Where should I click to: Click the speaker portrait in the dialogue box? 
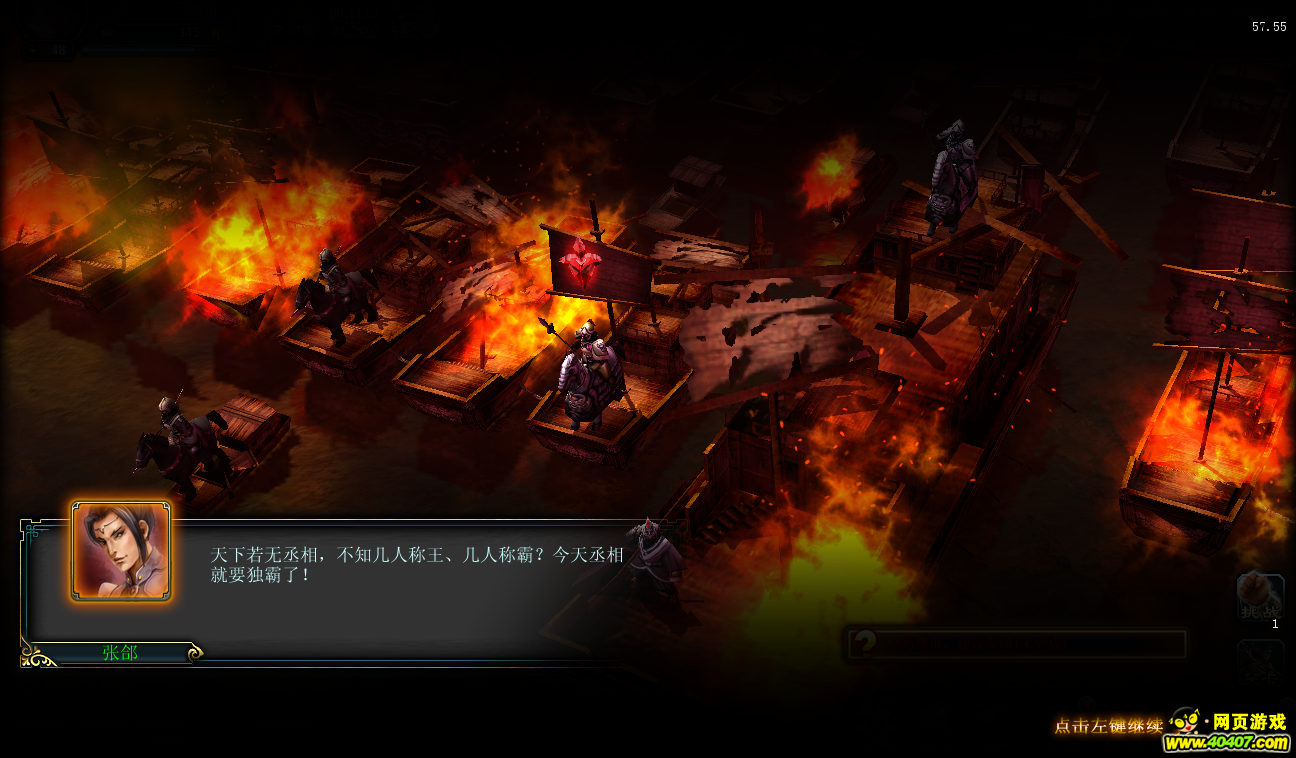(x=121, y=552)
